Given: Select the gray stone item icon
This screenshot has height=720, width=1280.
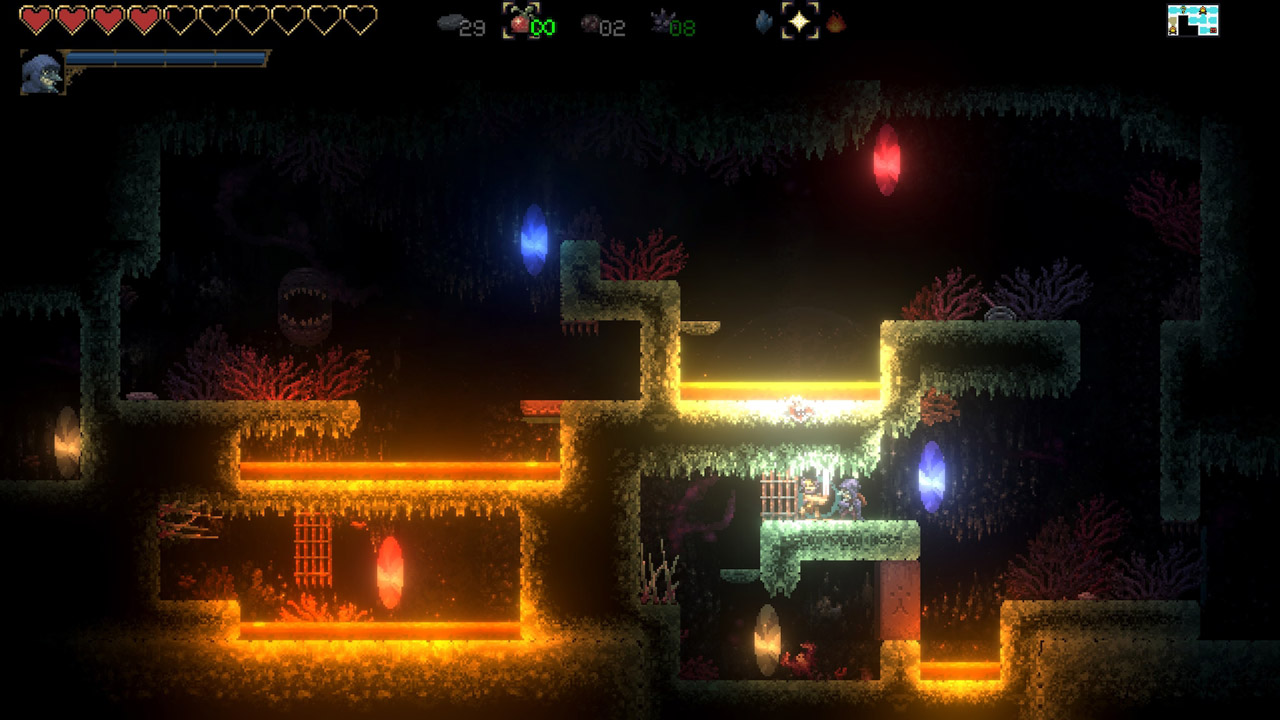Looking at the screenshot, I should (451, 21).
